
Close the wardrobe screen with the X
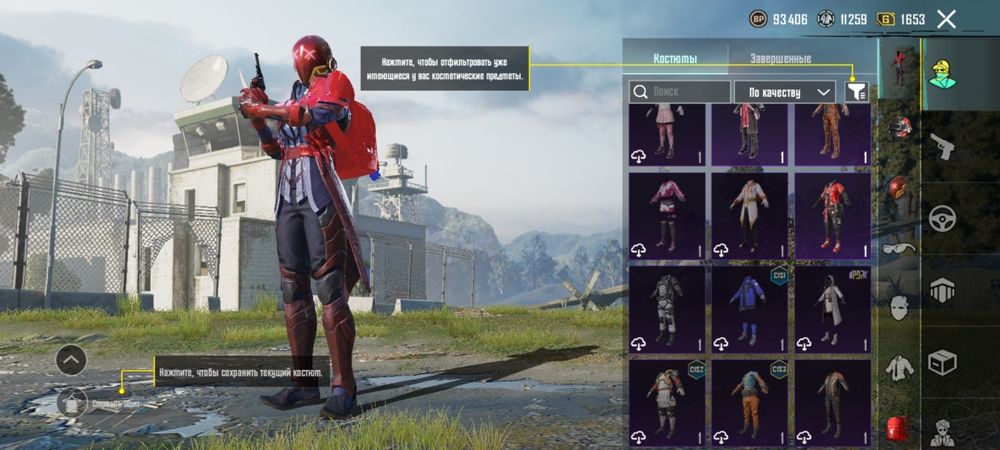pyautogui.click(x=947, y=18)
